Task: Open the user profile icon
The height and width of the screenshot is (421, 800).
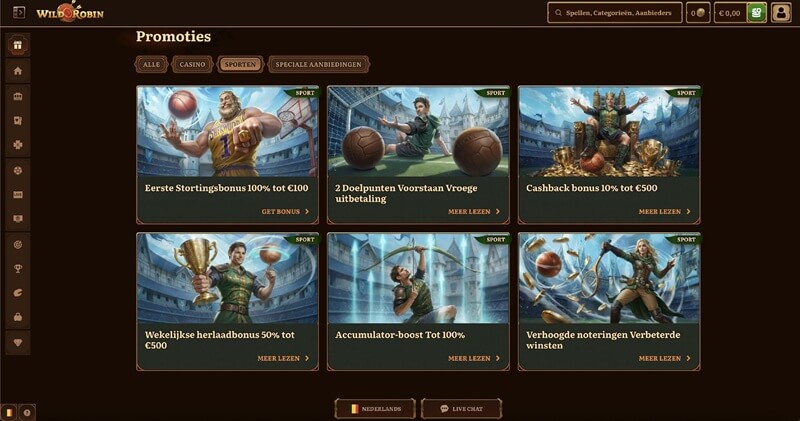Action: [781, 13]
